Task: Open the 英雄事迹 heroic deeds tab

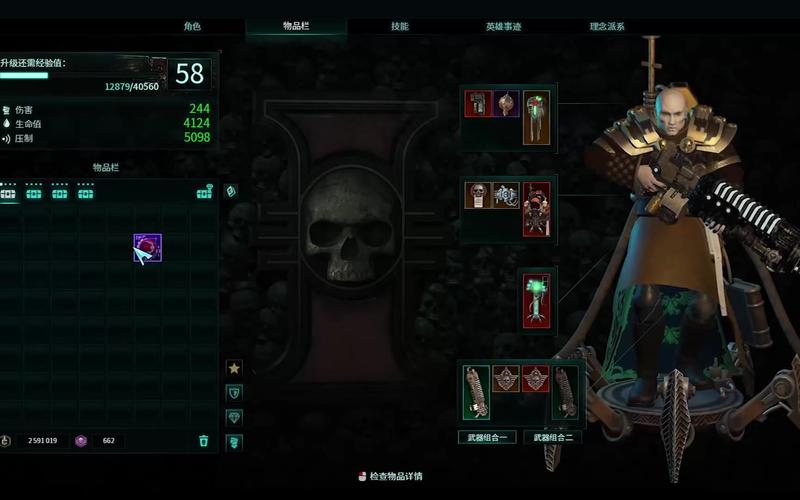Action: click(503, 26)
